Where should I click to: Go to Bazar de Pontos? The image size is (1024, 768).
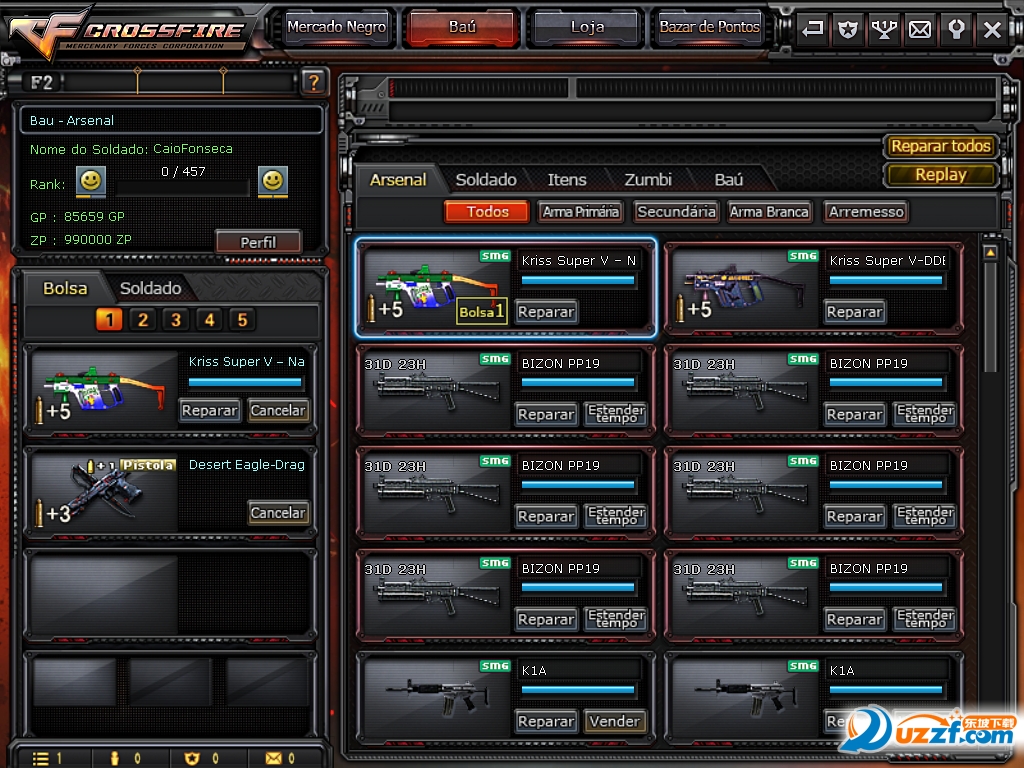[x=709, y=27]
